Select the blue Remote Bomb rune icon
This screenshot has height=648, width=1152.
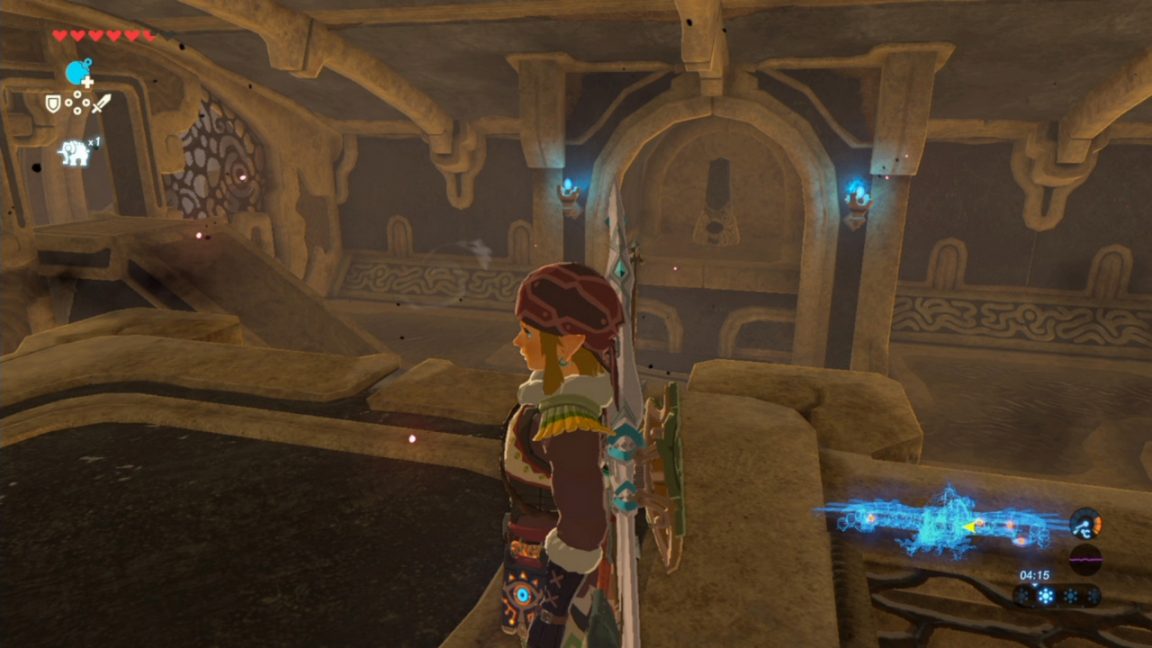(78, 71)
